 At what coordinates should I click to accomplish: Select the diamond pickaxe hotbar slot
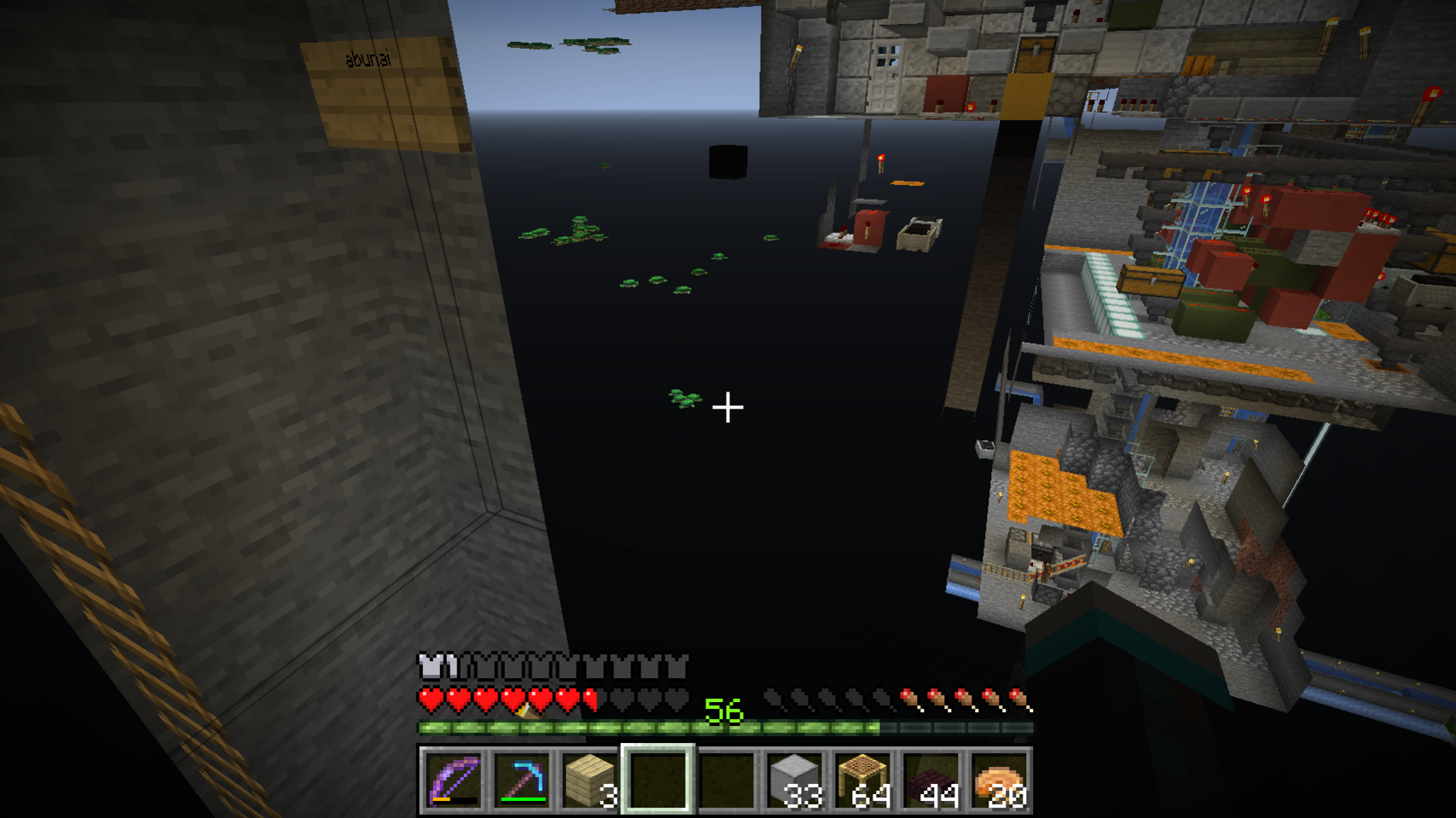pos(520,780)
